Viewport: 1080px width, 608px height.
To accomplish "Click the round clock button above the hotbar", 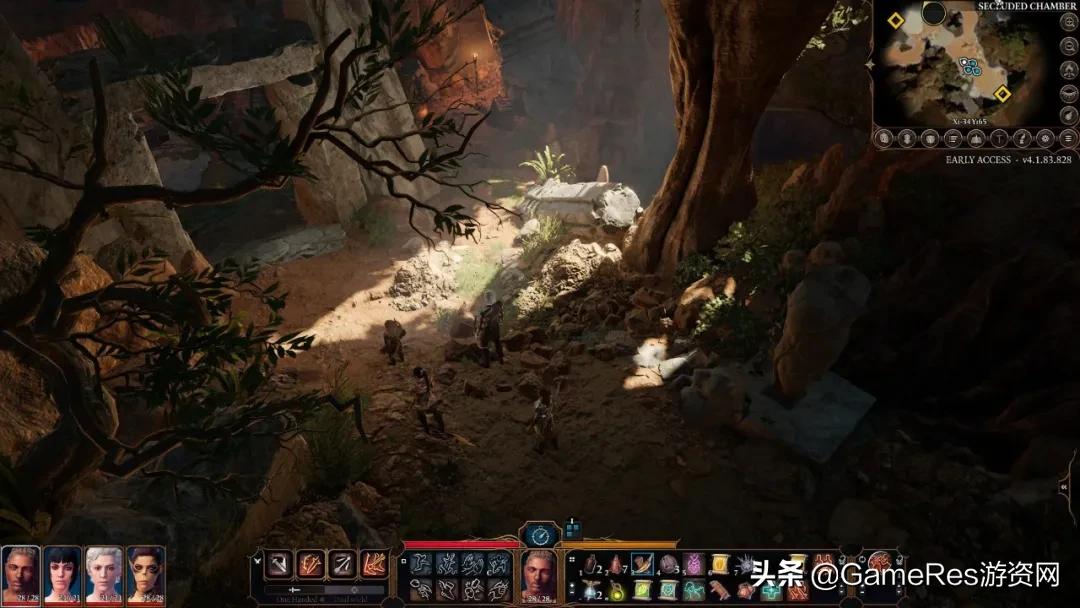I will point(540,535).
